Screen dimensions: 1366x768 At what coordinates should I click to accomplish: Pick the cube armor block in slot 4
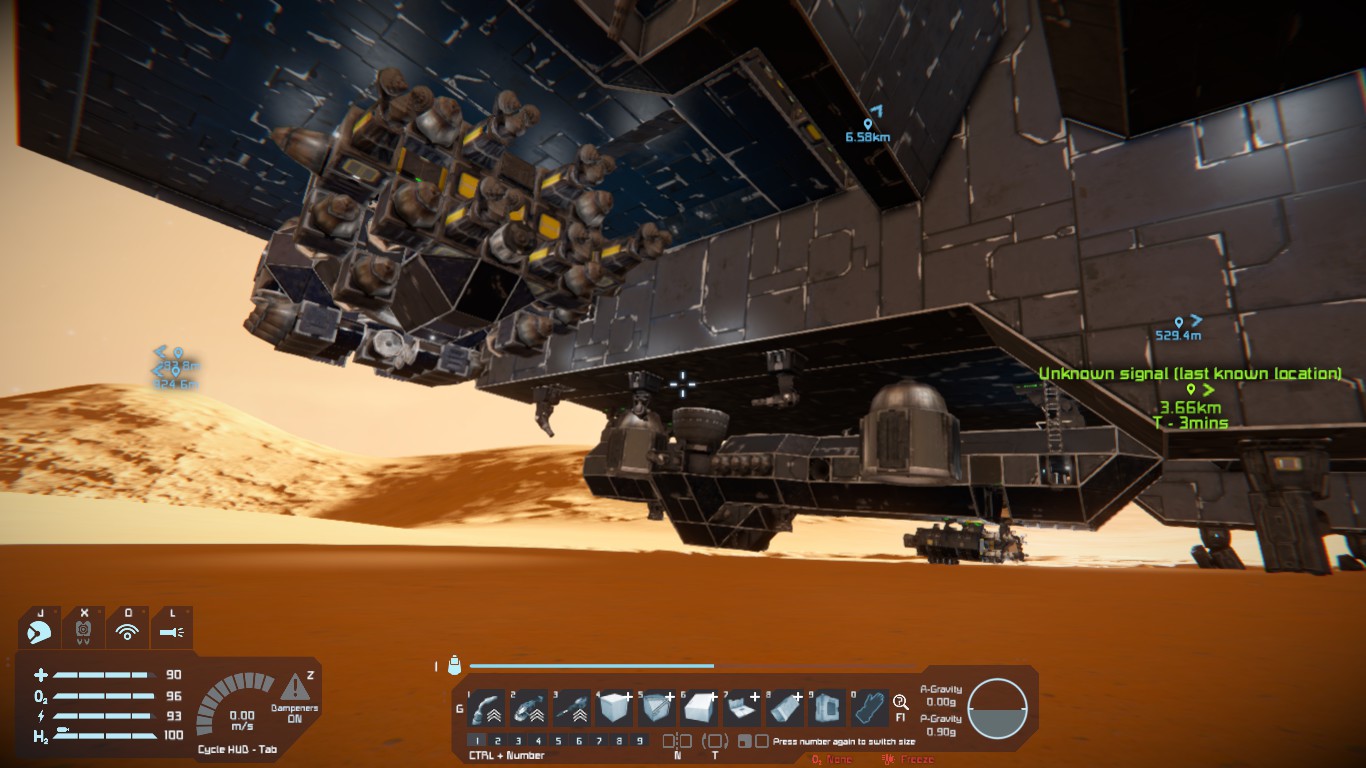(x=613, y=709)
